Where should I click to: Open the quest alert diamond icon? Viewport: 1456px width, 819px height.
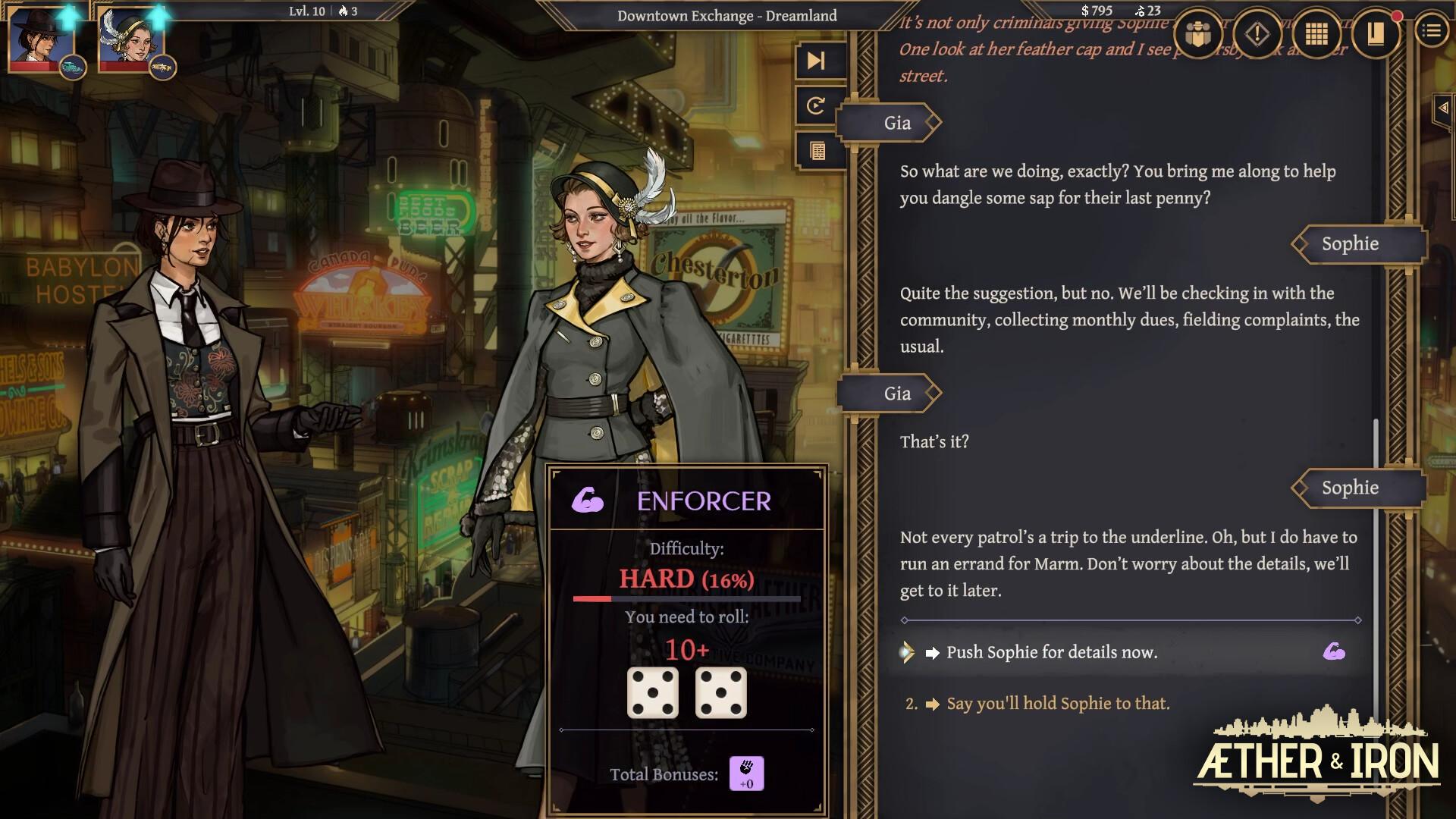1257,33
